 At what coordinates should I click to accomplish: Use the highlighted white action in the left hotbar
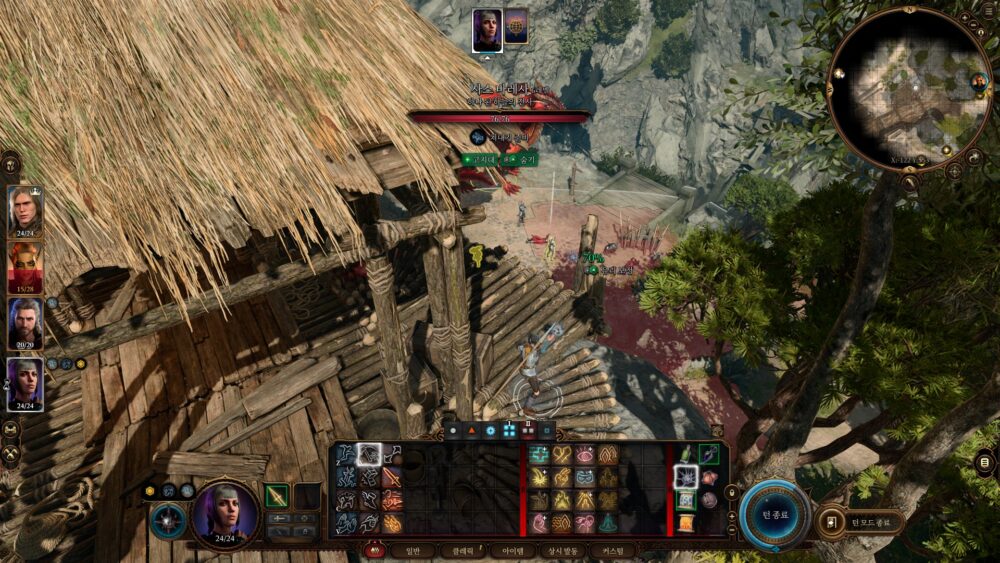point(369,454)
